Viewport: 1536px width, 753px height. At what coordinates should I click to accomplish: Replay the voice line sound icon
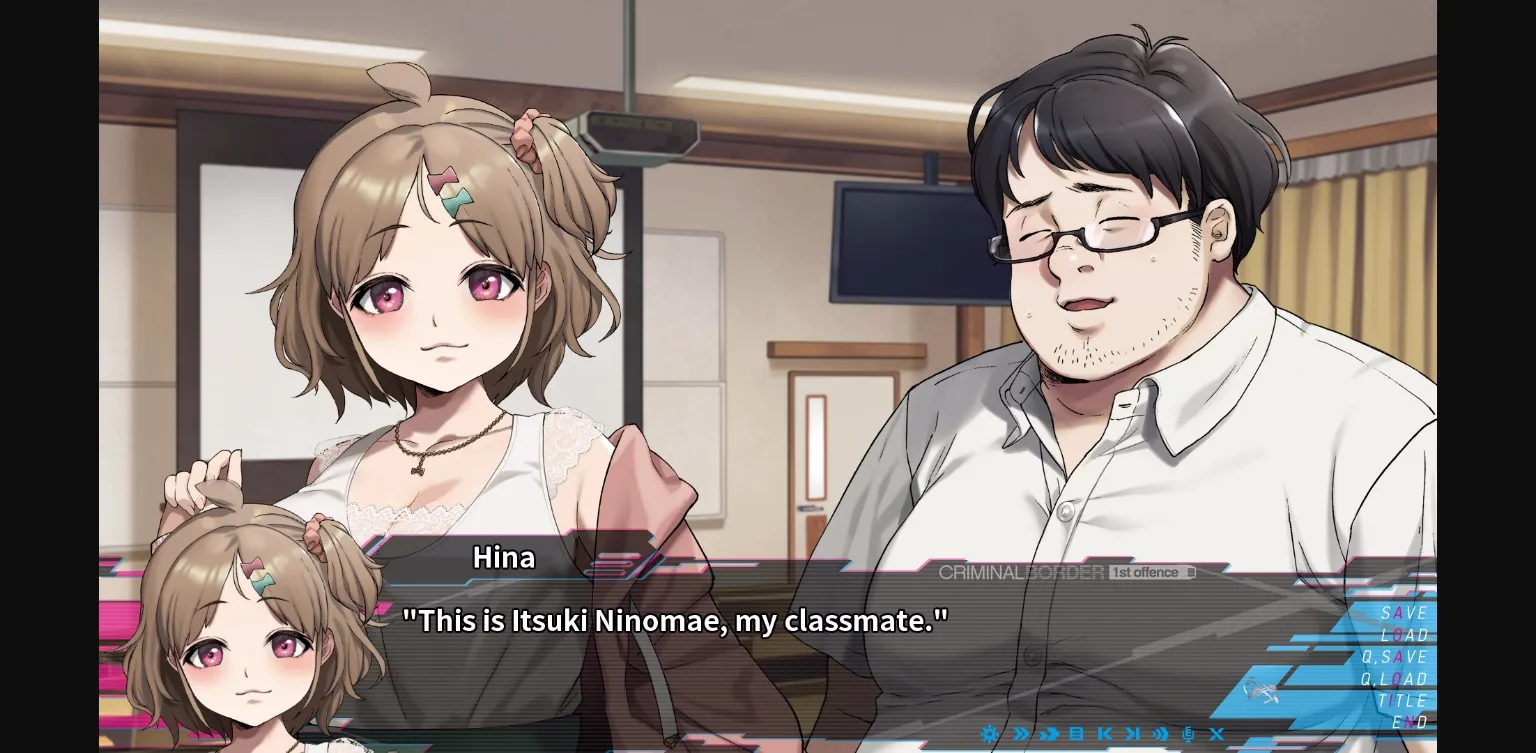click(x=1162, y=733)
